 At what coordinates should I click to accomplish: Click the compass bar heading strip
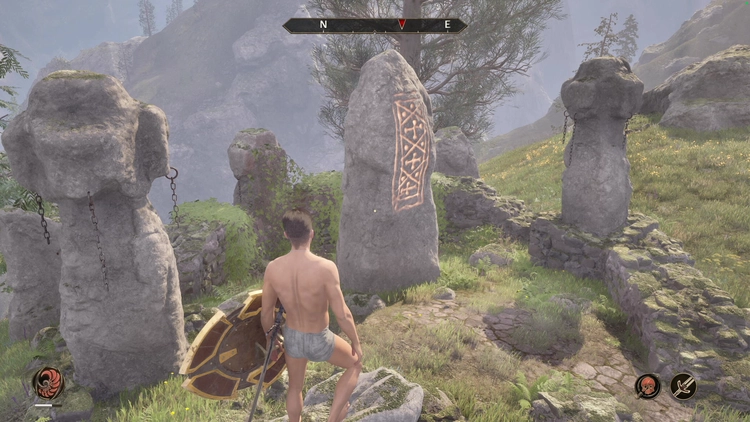pyautogui.click(x=374, y=25)
